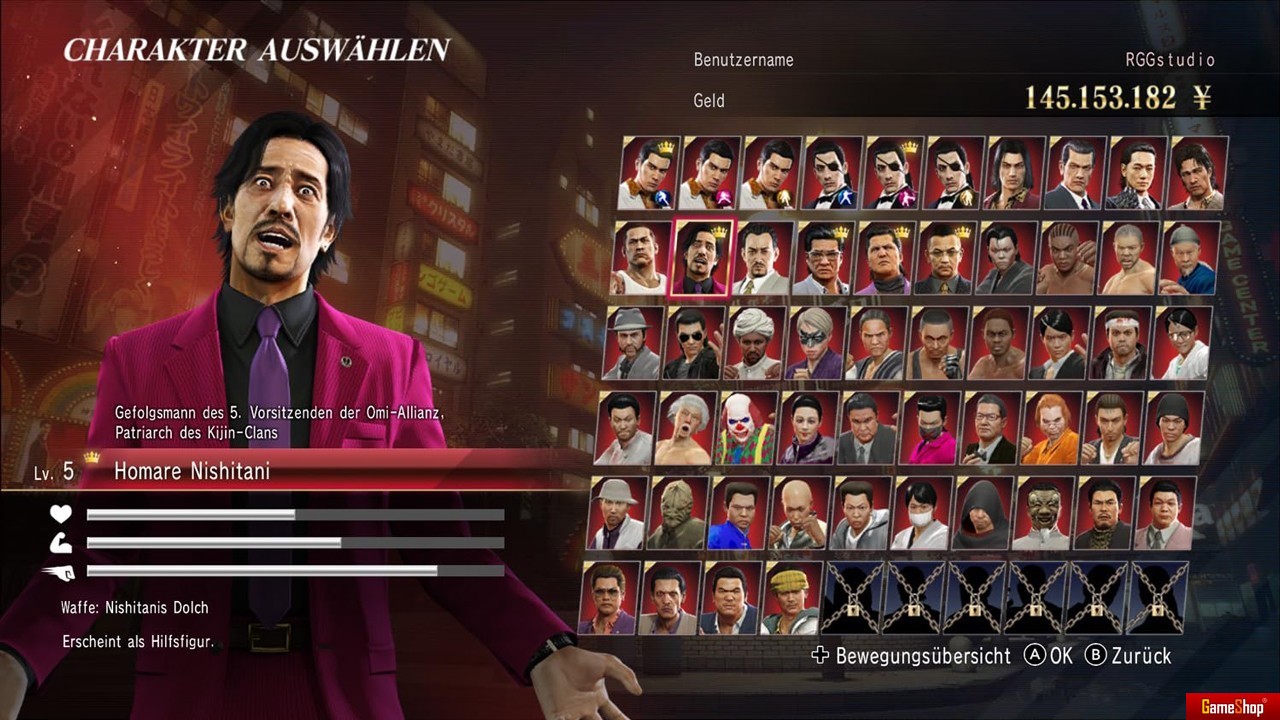Select the man with a grey fedora and moustache

[633, 343]
